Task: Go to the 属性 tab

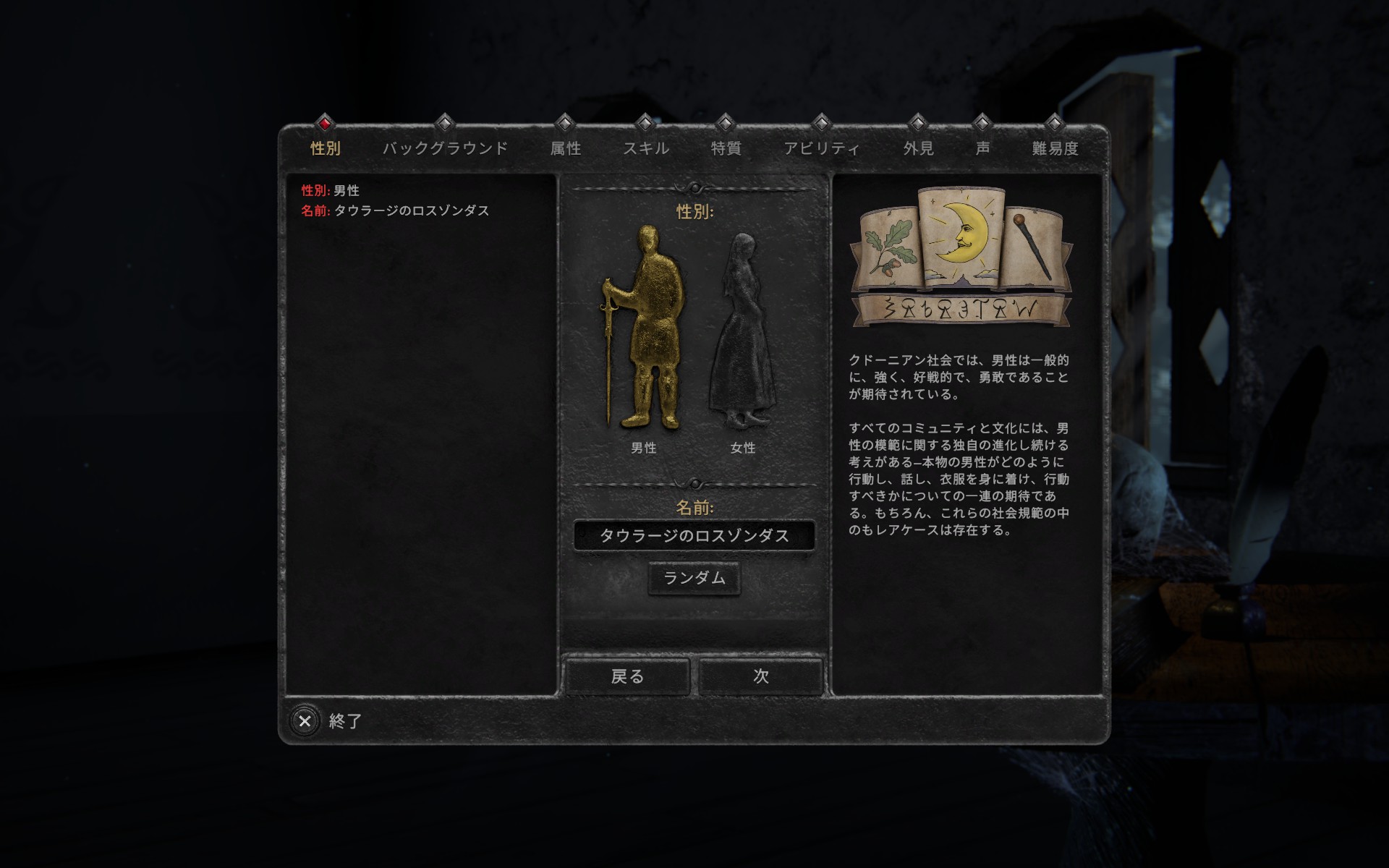Action: 565,148
